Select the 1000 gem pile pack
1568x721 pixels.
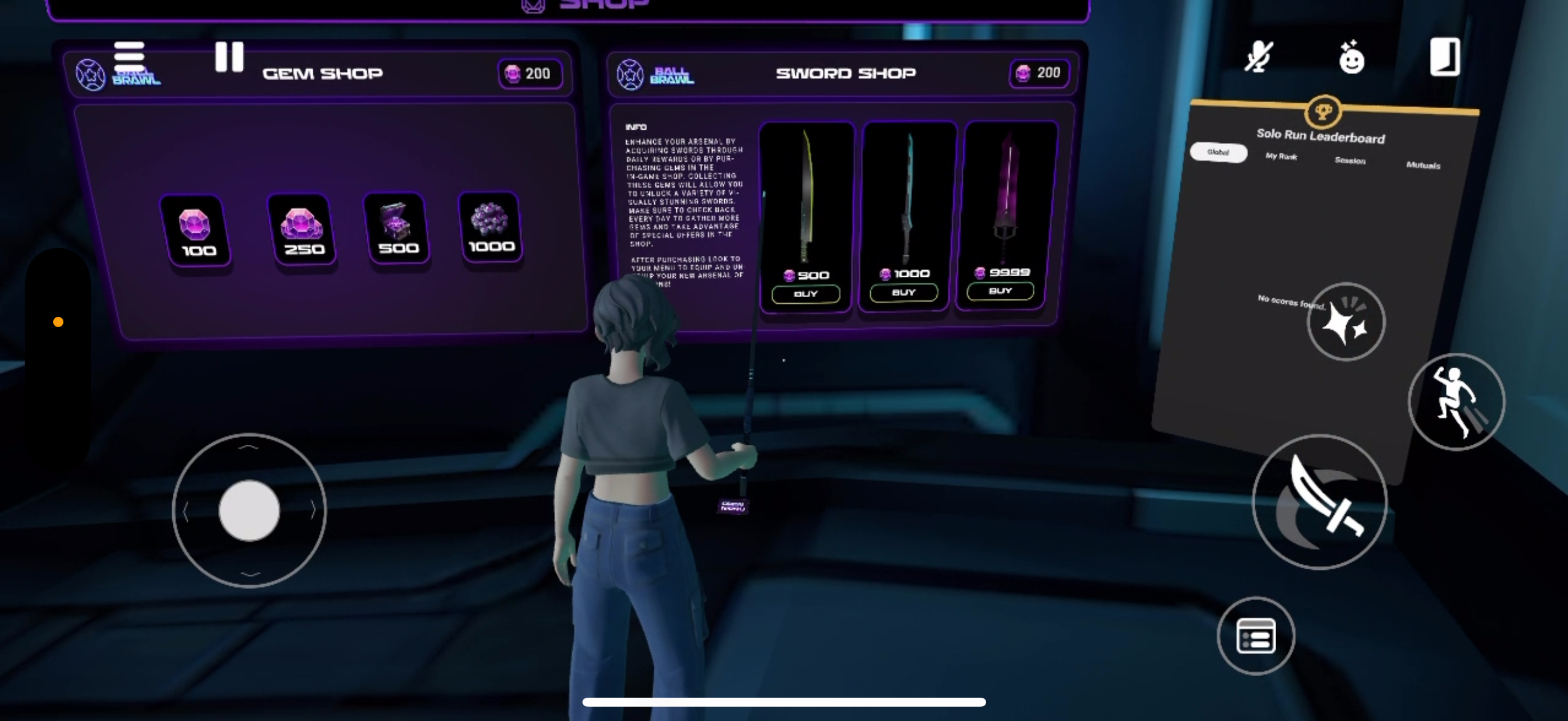(490, 227)
